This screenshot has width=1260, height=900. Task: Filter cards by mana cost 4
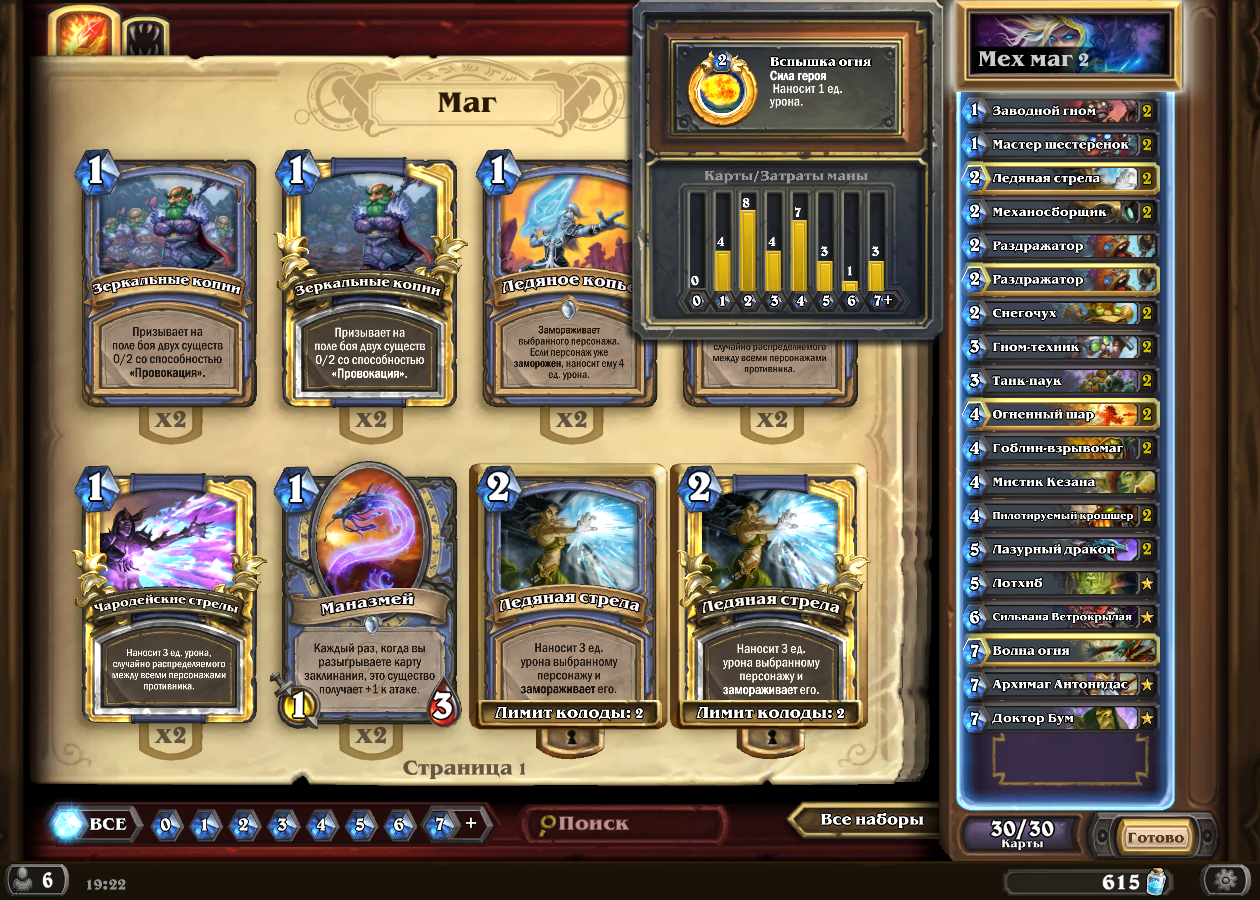pyautogui.click(x=322, y=825)
